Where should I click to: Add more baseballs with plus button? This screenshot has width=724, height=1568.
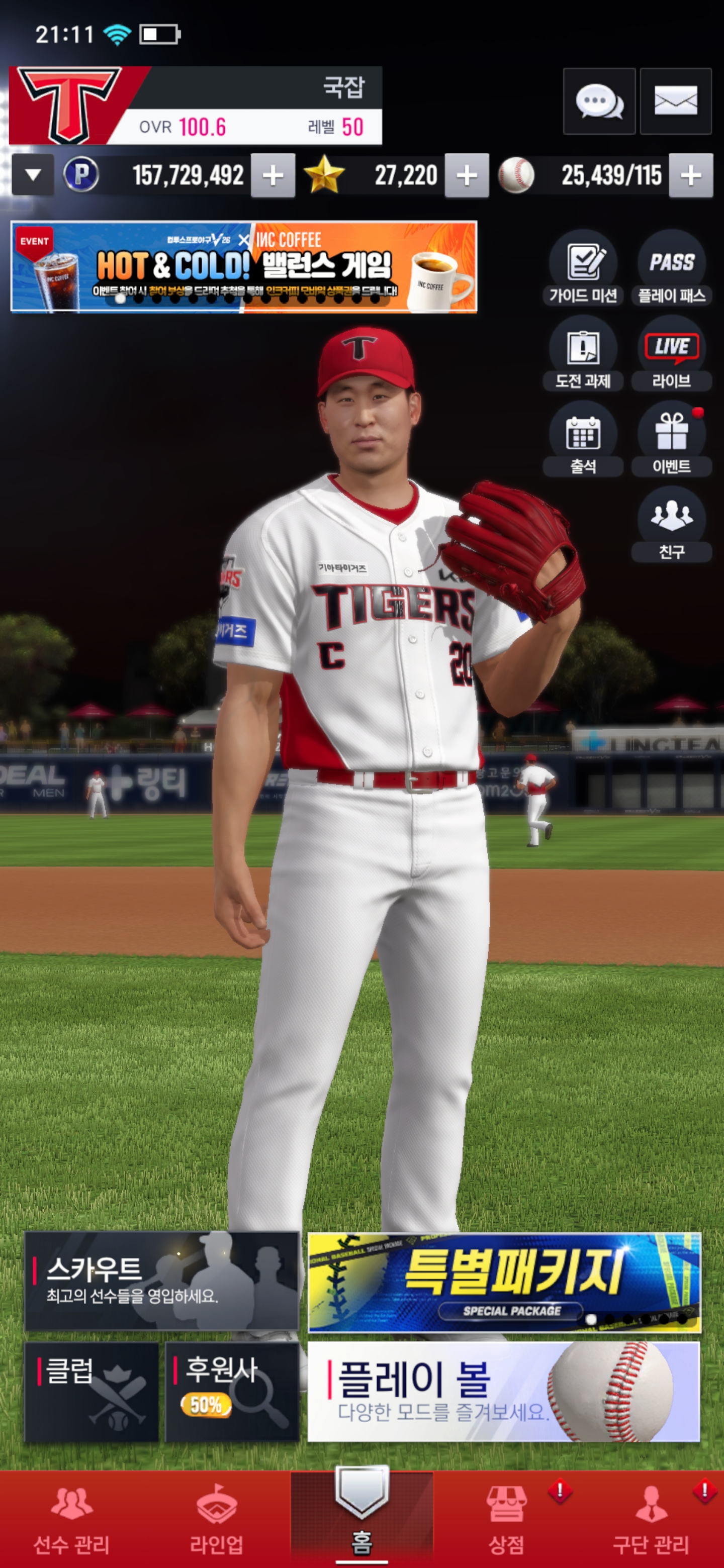[690, 176]
